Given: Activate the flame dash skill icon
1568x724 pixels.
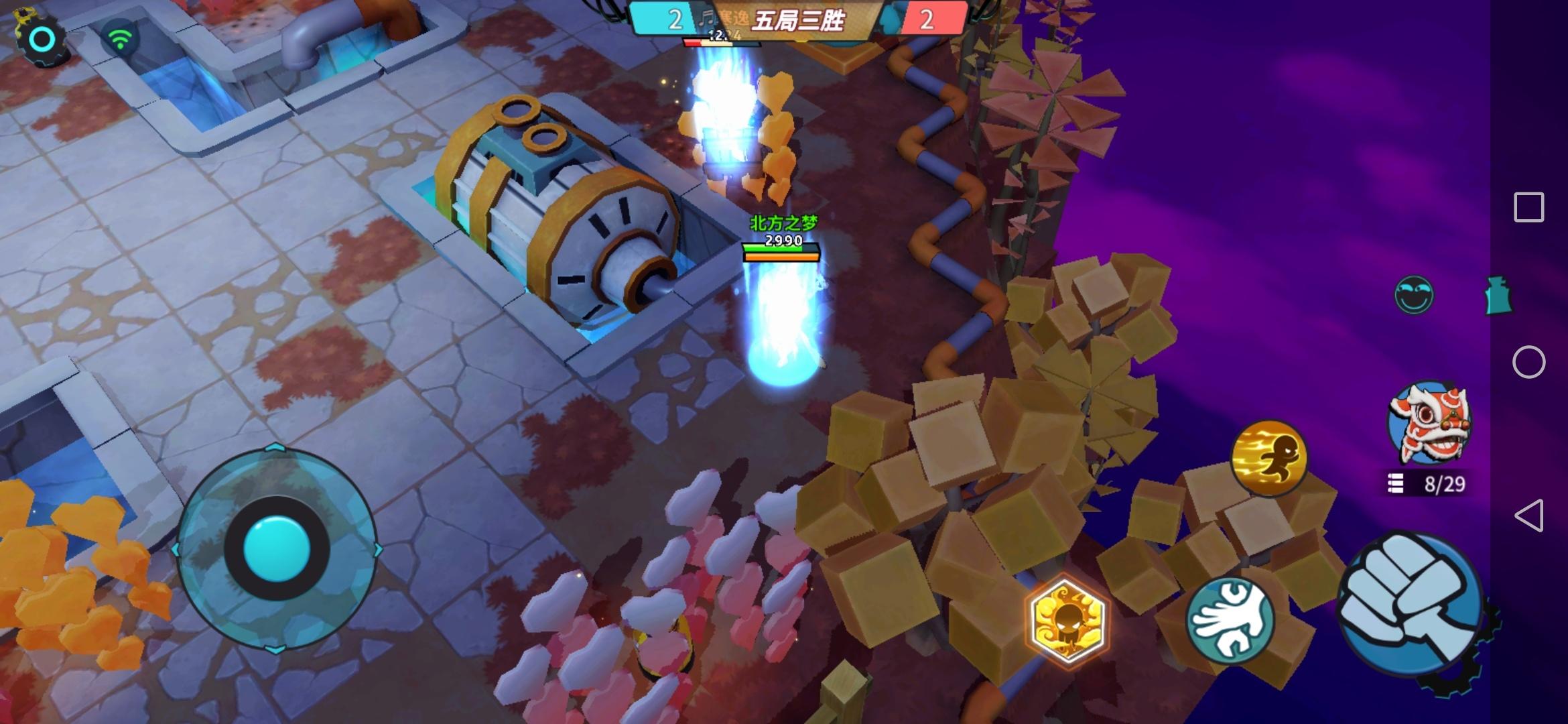Looking at the screenshot, I should point(1270,459).
